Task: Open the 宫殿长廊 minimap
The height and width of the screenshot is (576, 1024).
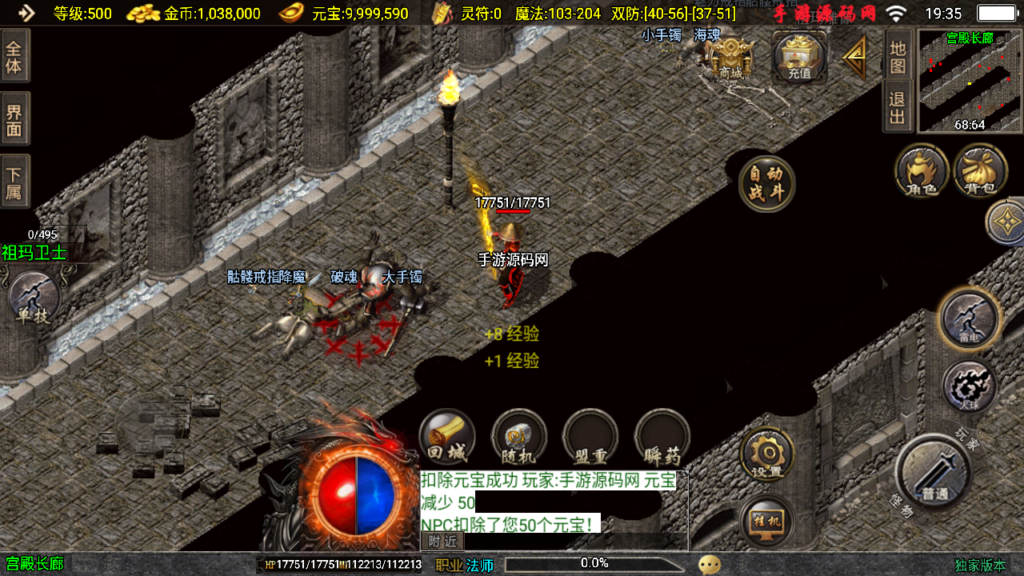Action: point(969,80)
